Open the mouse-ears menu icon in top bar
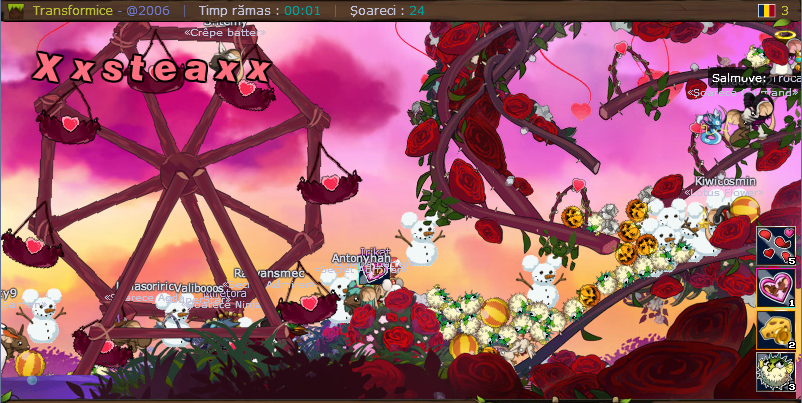 point(16,10)
